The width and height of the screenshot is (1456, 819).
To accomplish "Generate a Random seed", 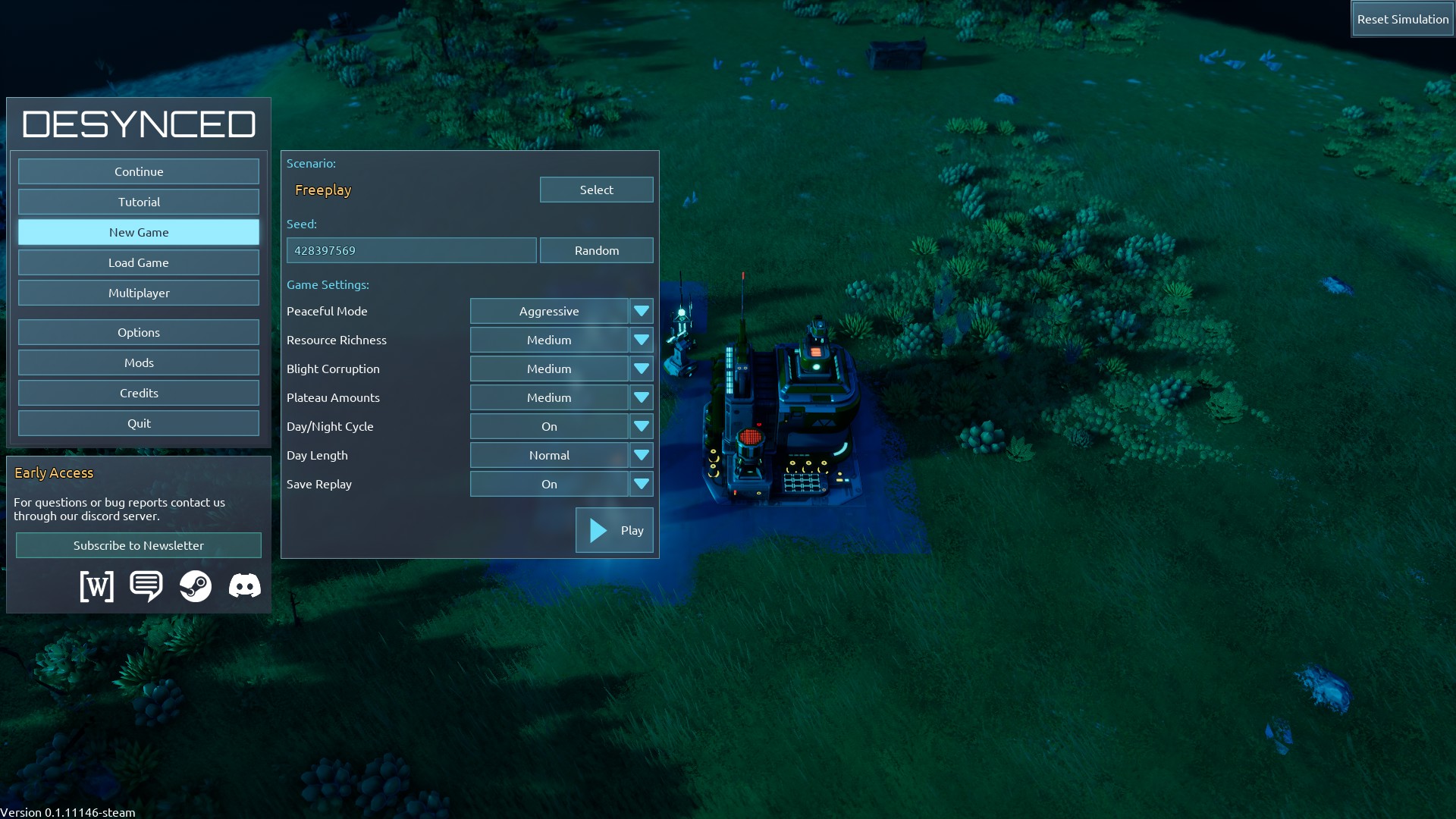I will (596, 250).
